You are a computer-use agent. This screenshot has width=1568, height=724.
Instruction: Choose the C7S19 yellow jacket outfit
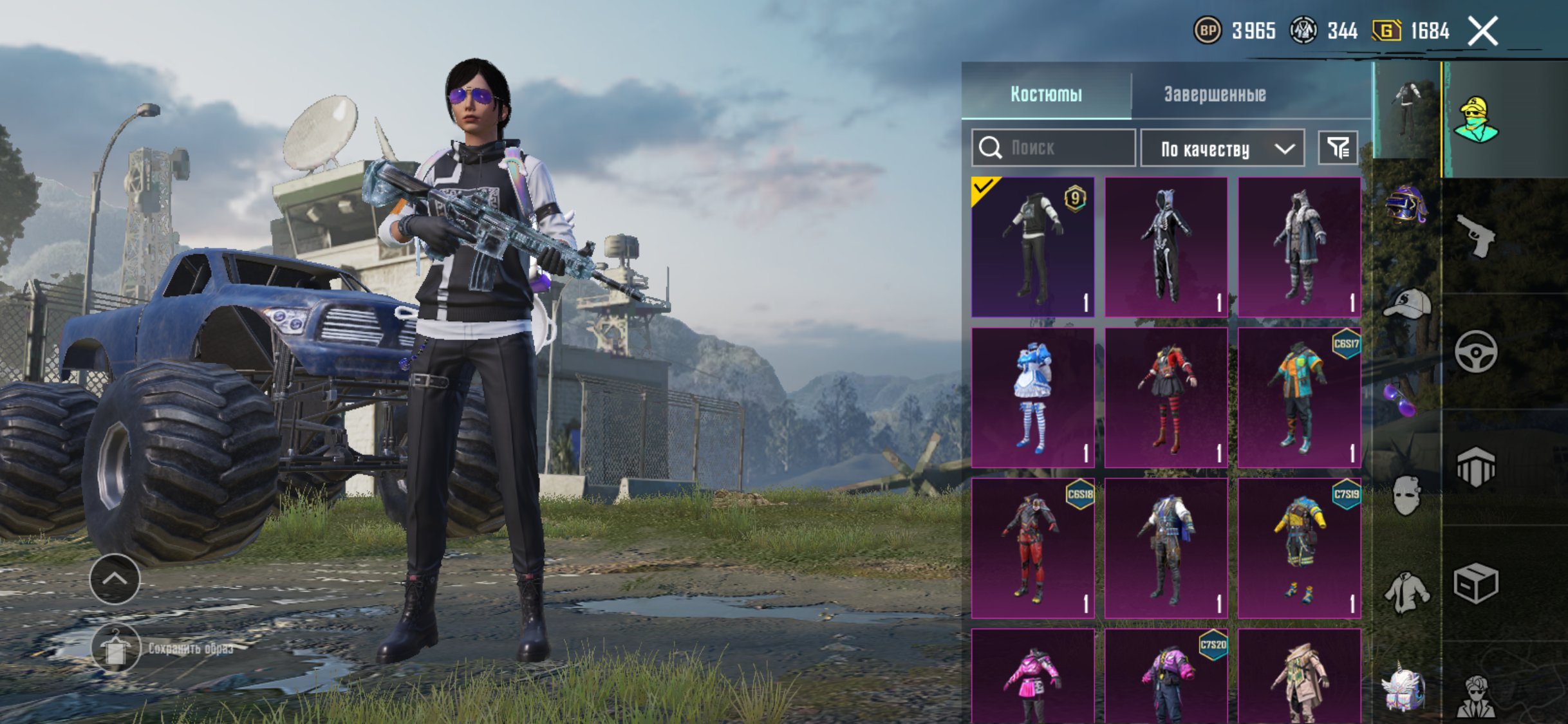(1299, 548)
